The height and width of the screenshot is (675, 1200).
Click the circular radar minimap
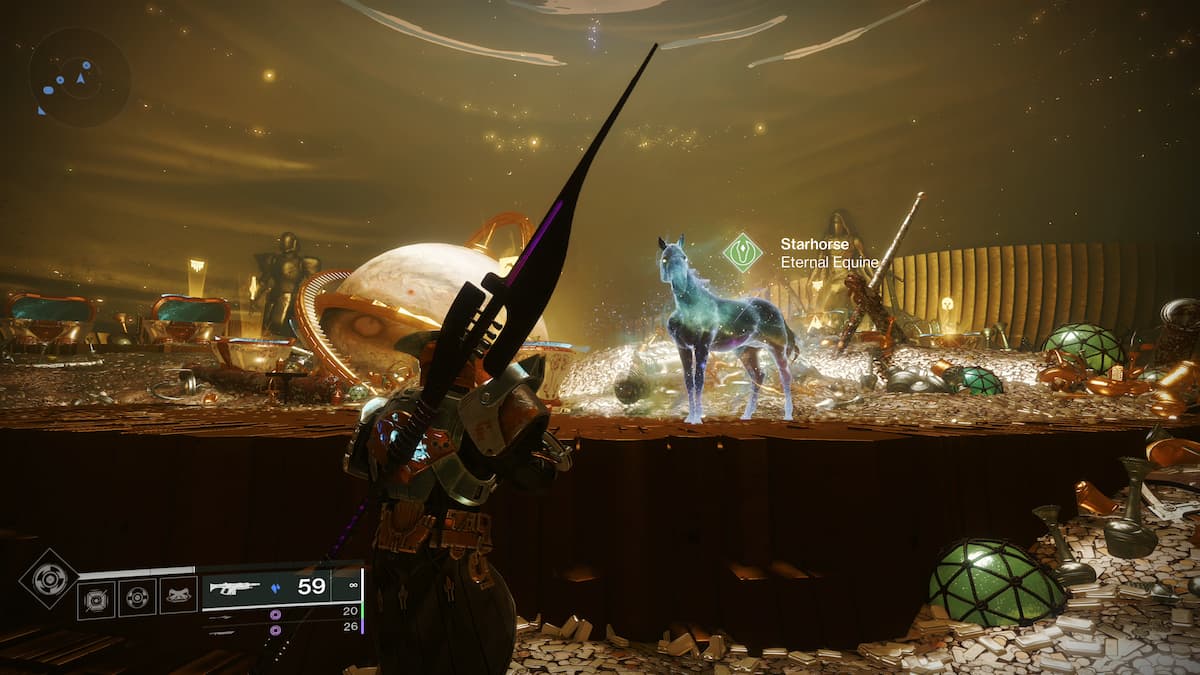tap(79, 77)
